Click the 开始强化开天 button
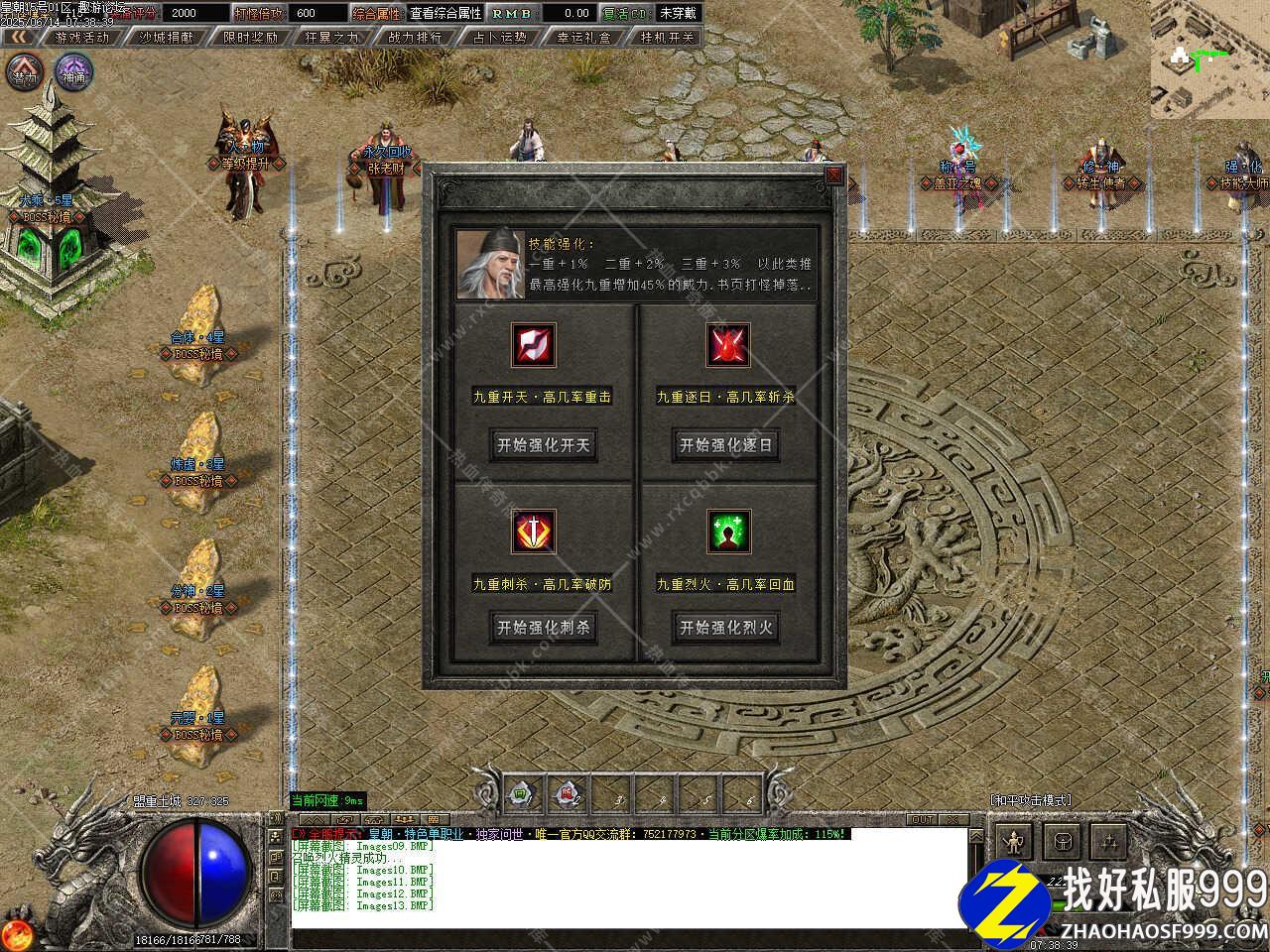This screenshot has height=952, width=1270. tap(543, 445)
